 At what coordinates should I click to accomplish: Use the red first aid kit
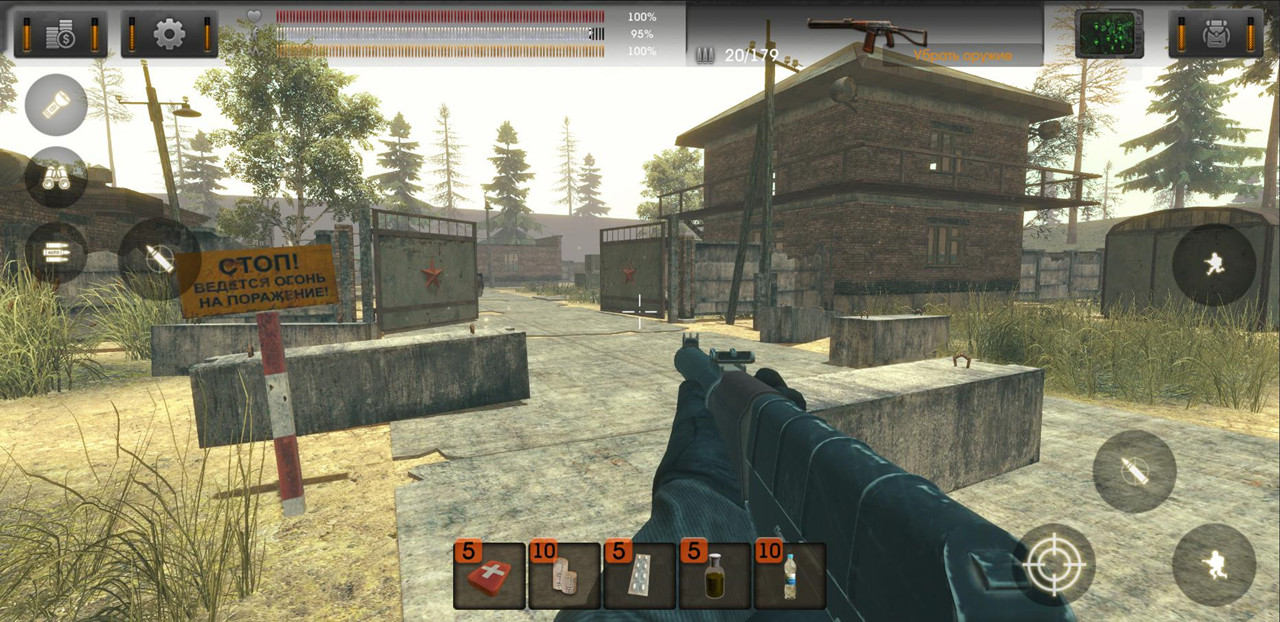(x=489, y=577)
